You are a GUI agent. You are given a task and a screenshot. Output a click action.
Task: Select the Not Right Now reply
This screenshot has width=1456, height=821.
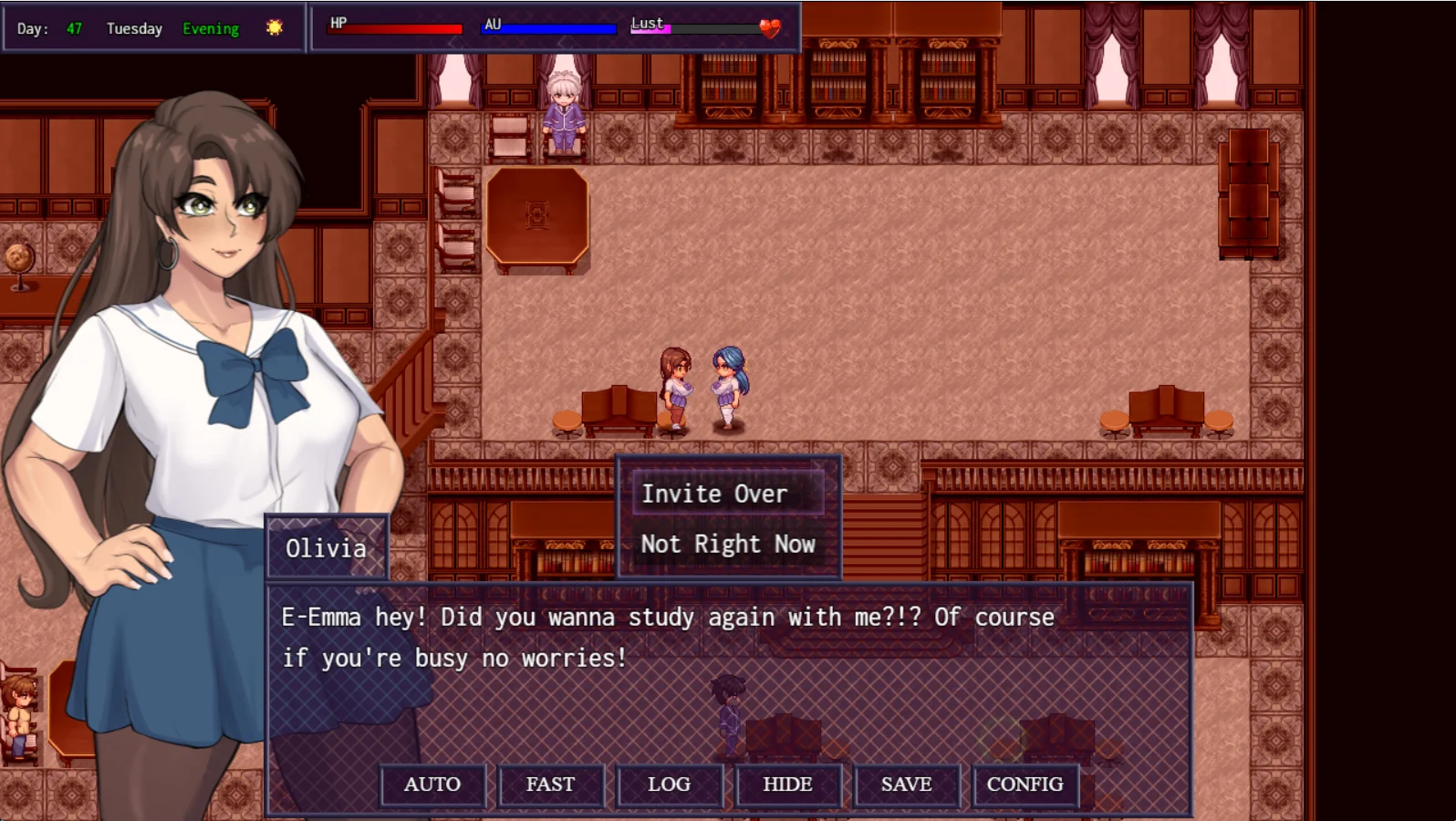click(727, 545)
